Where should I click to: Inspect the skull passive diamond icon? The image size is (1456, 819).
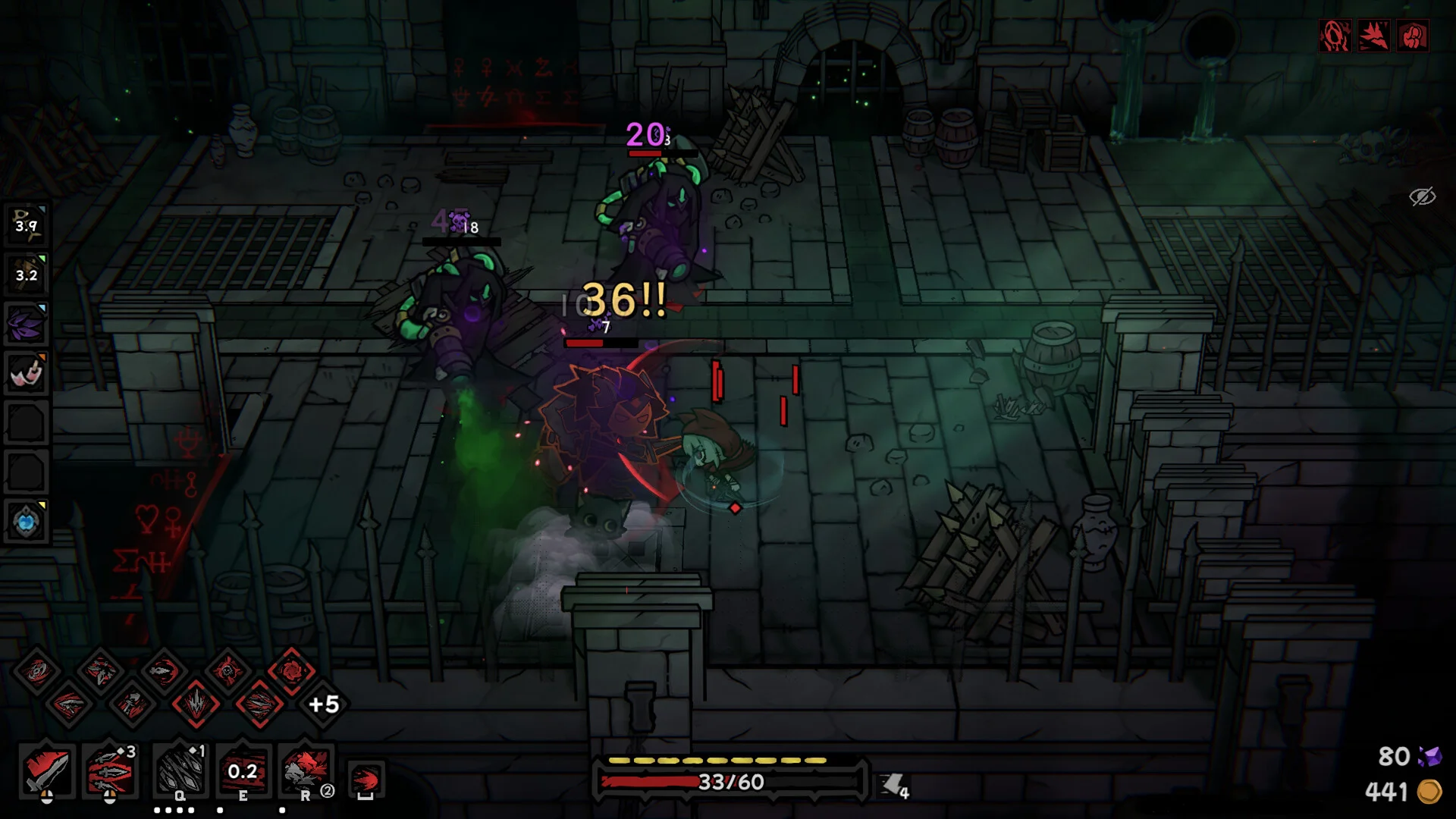227,670
